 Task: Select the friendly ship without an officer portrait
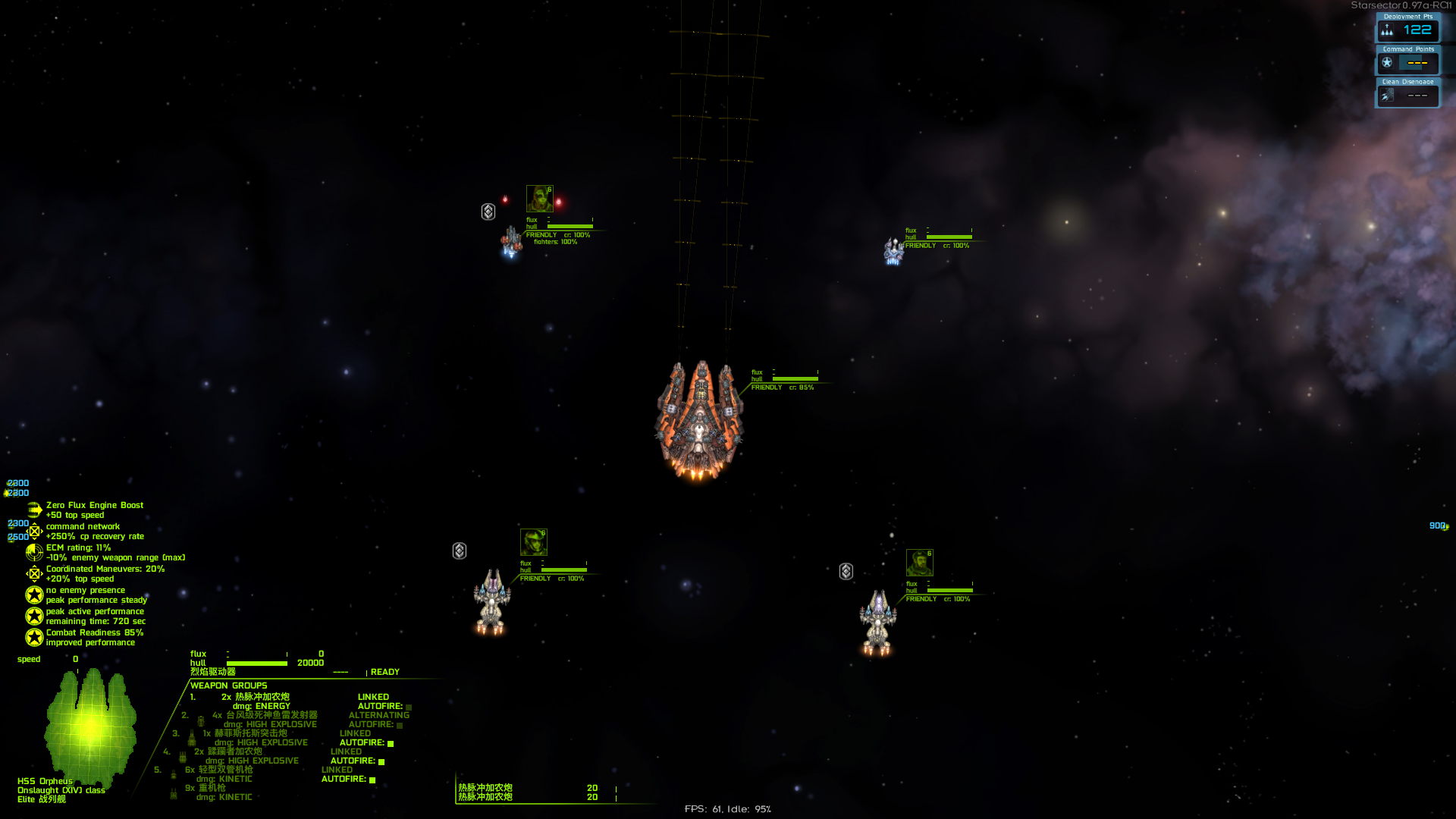893,251
